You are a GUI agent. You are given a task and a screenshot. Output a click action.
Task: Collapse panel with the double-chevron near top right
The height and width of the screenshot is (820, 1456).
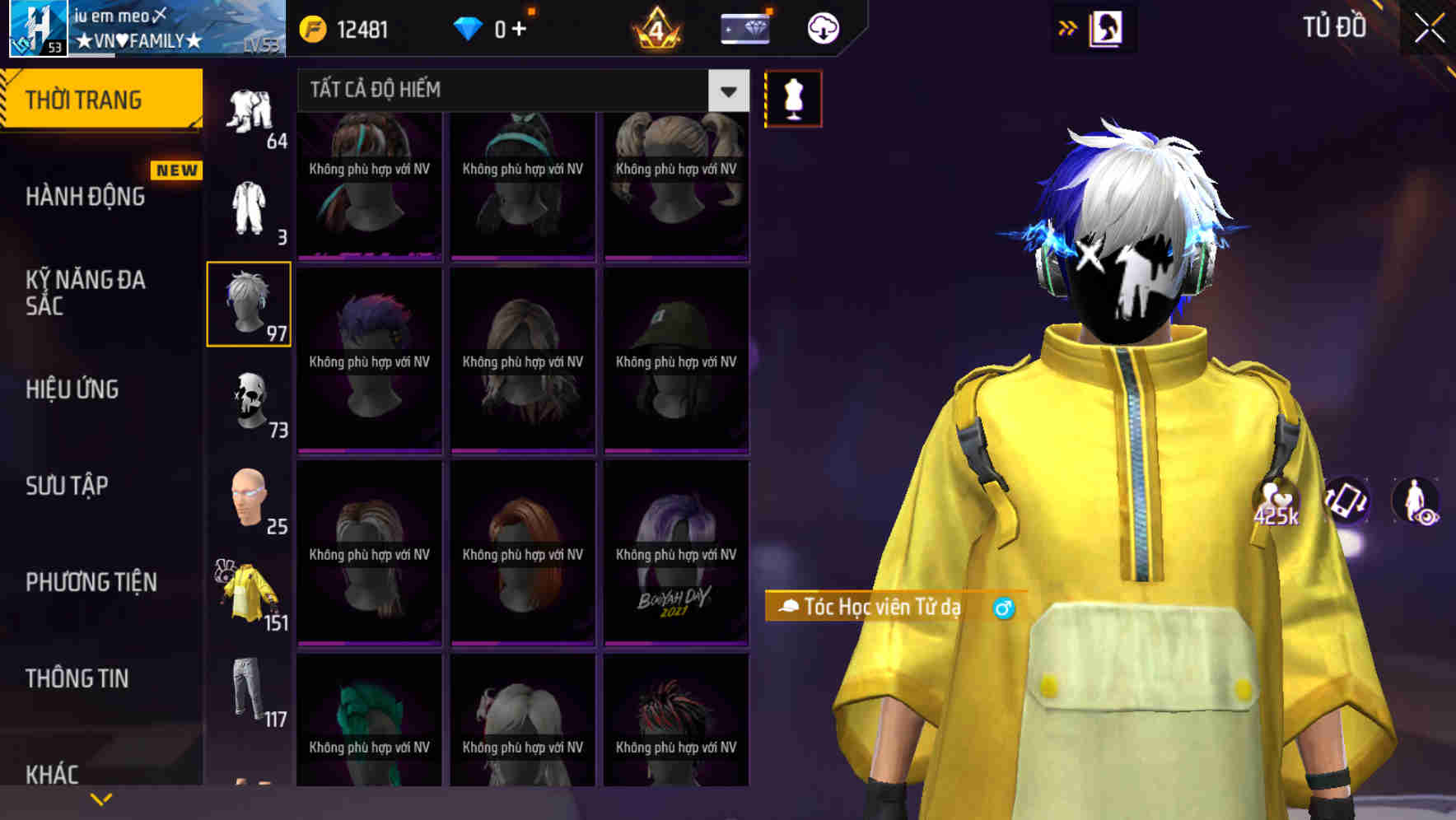[1068, 27]
